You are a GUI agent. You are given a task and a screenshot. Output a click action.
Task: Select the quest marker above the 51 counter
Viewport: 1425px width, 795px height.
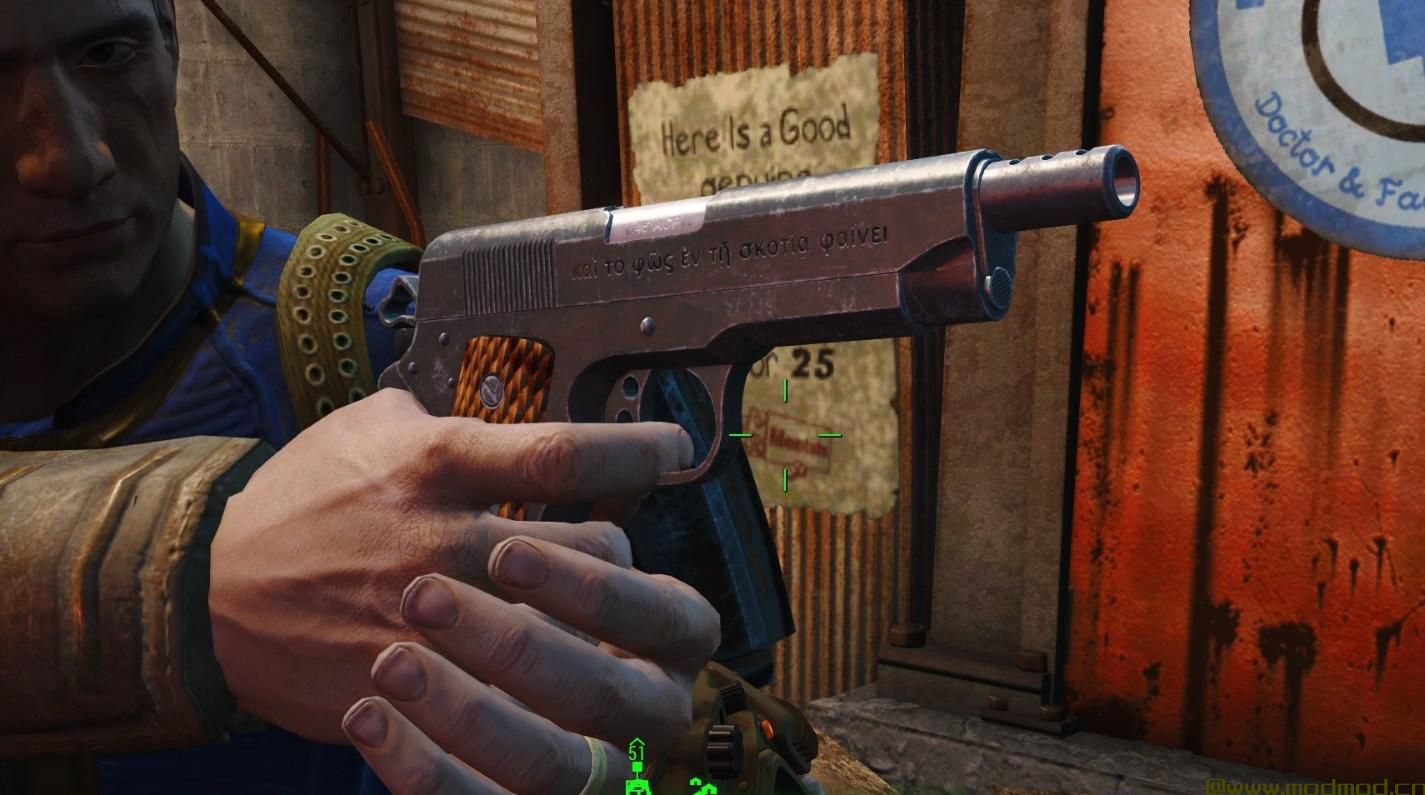[636, 742]
